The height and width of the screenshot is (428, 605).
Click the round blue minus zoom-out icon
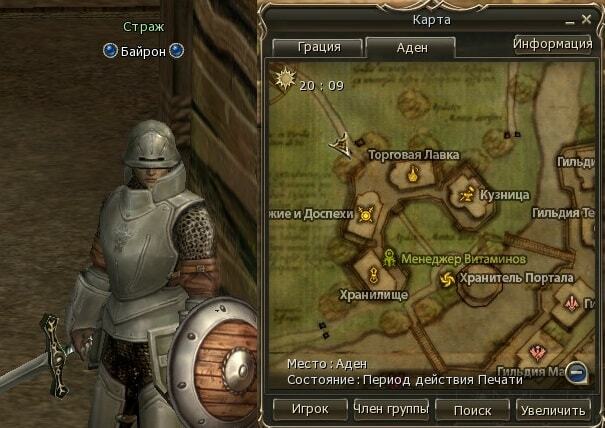click(574, 374)
